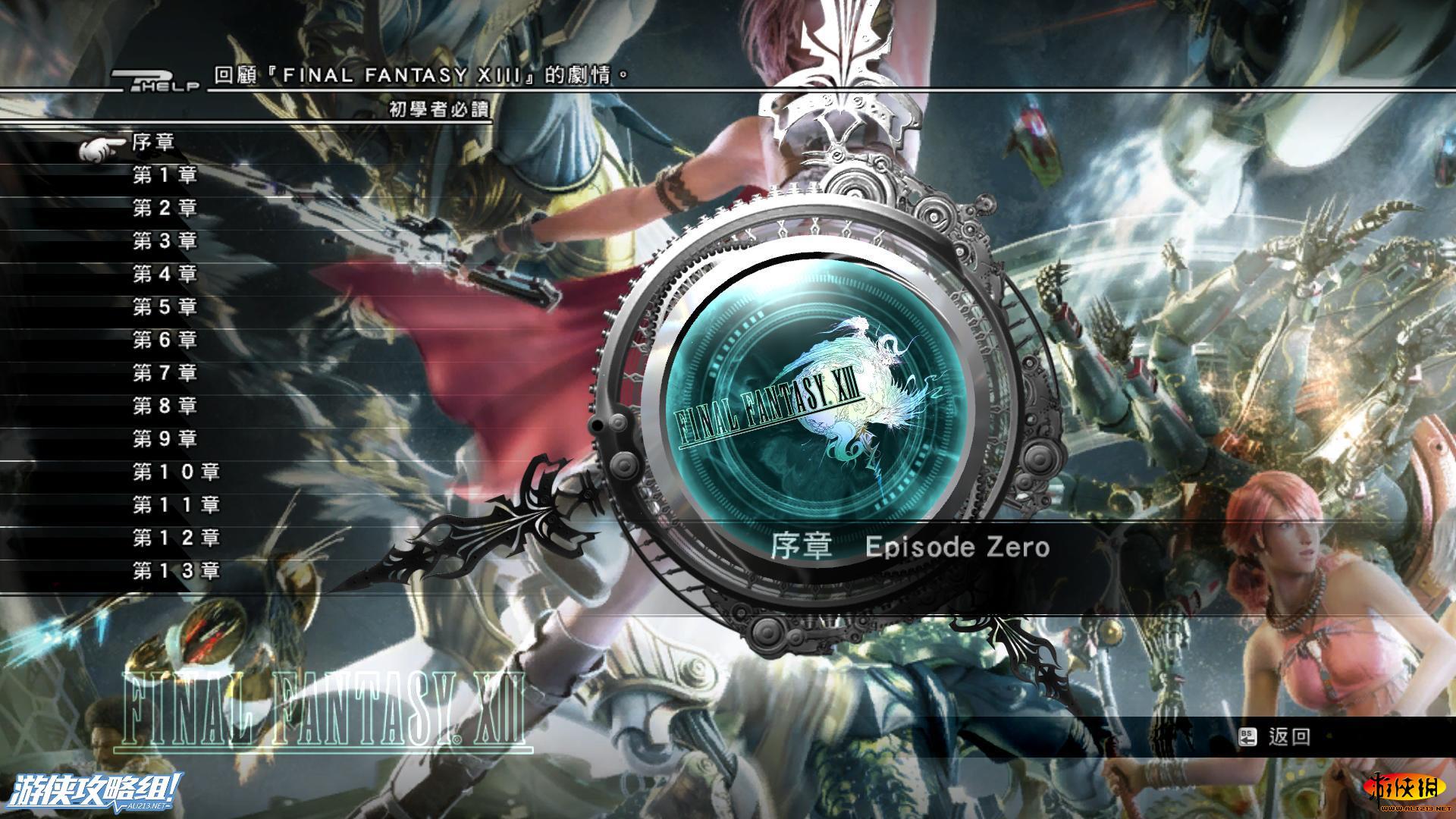Select the 第3章 entry
The height and width of the screenshot is (819, 1456).
click(165, 241)
